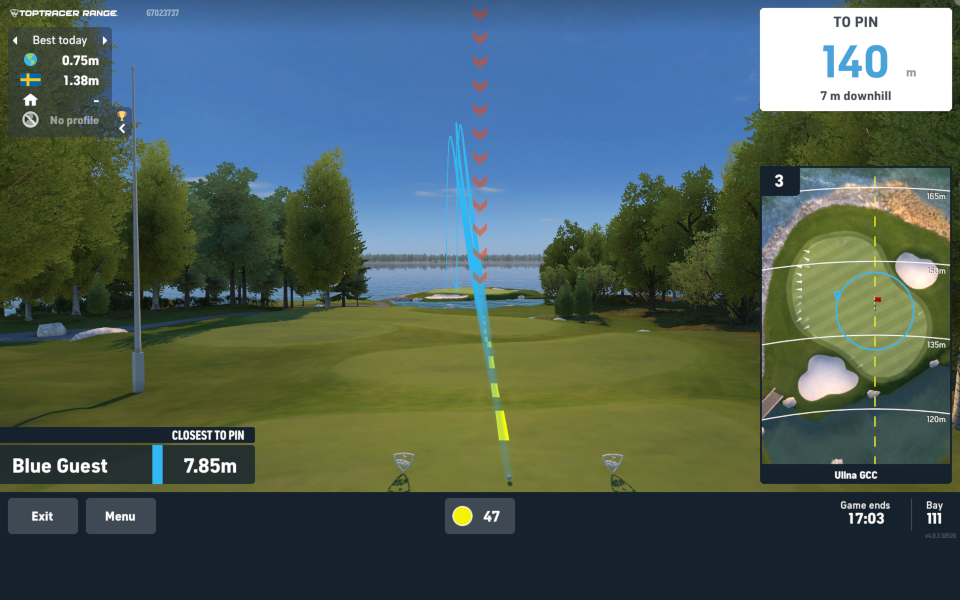
Task: Show previous leaderboard period with left arrow
Action: click(x=15, y=41)
